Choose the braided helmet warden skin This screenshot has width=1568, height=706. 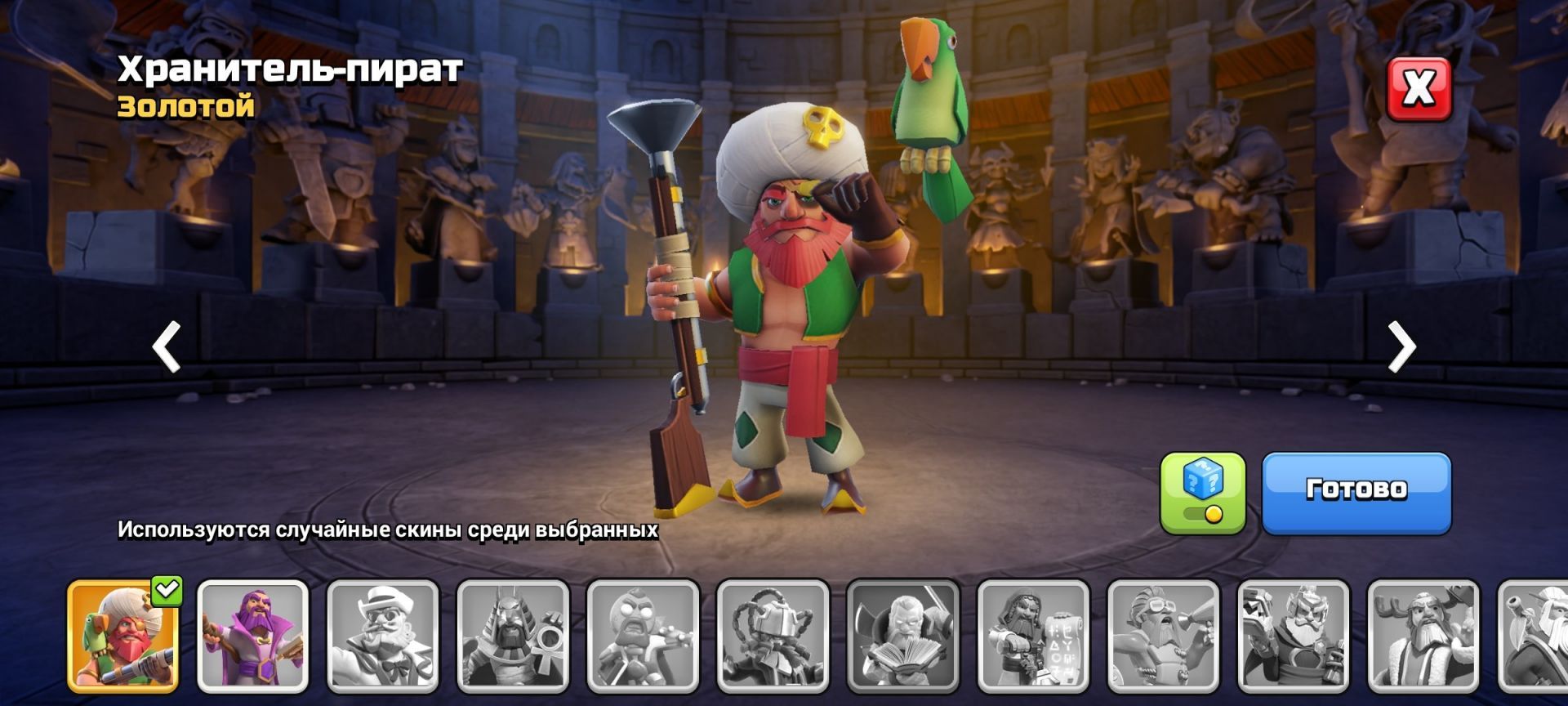click(773, 636)
